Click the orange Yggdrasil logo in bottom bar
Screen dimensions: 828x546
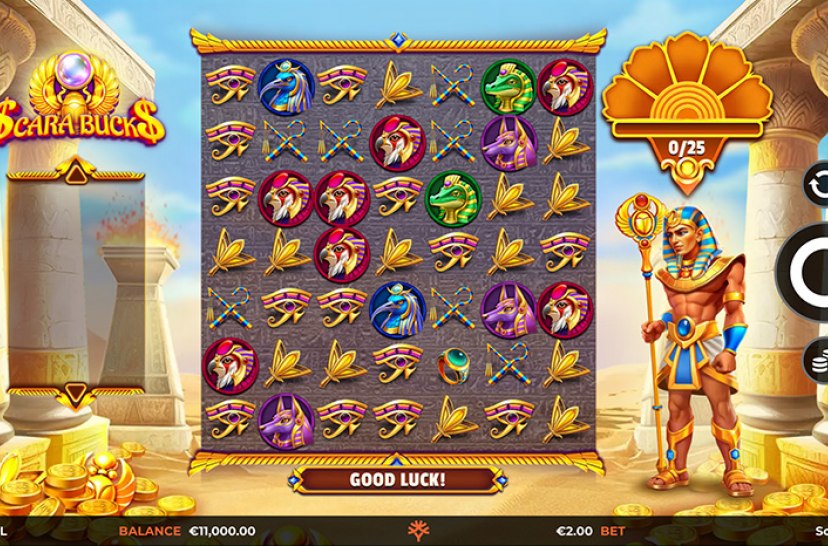pyautogui.click(x=414, y=531)
